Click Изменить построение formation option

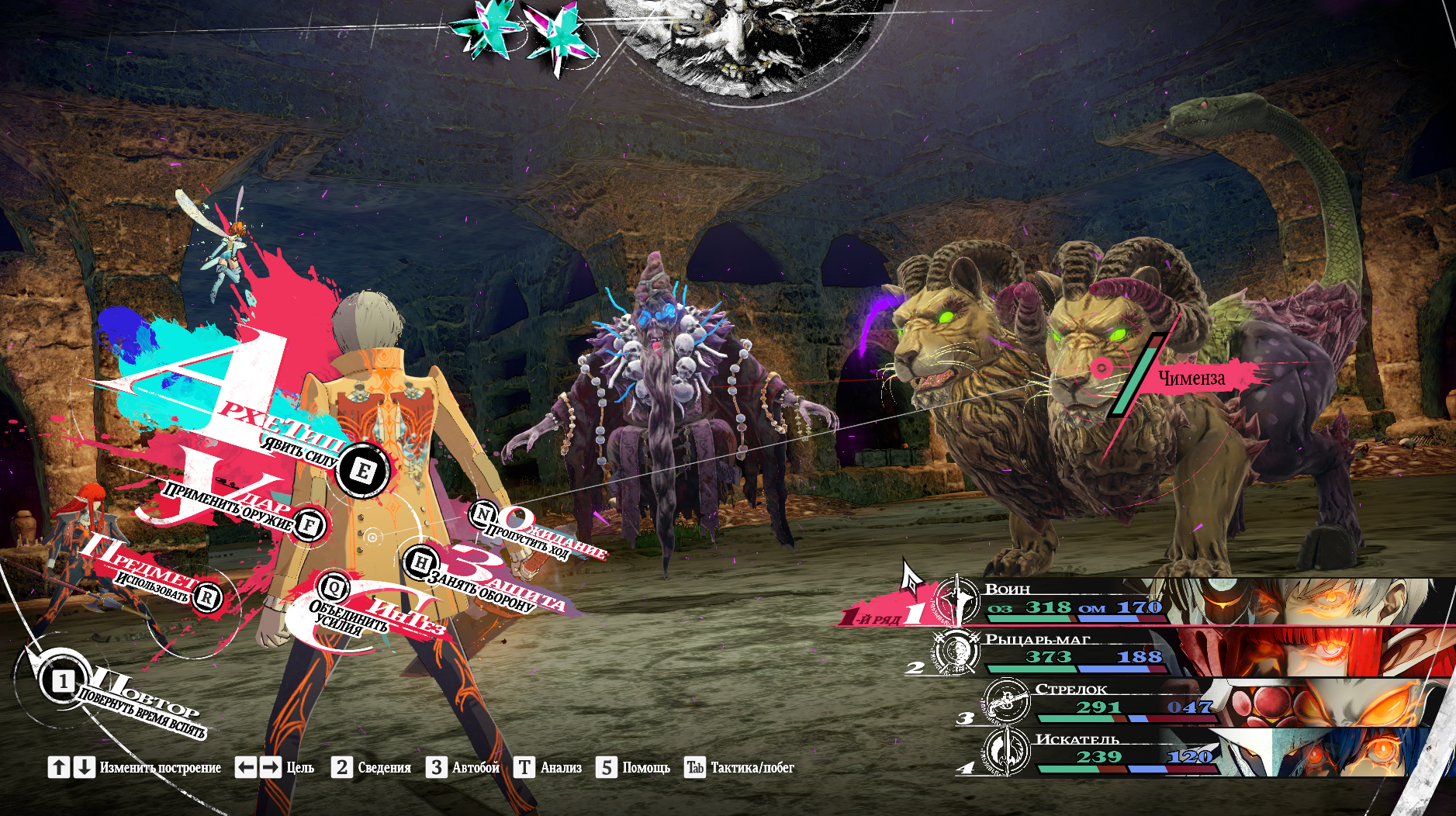135,767
